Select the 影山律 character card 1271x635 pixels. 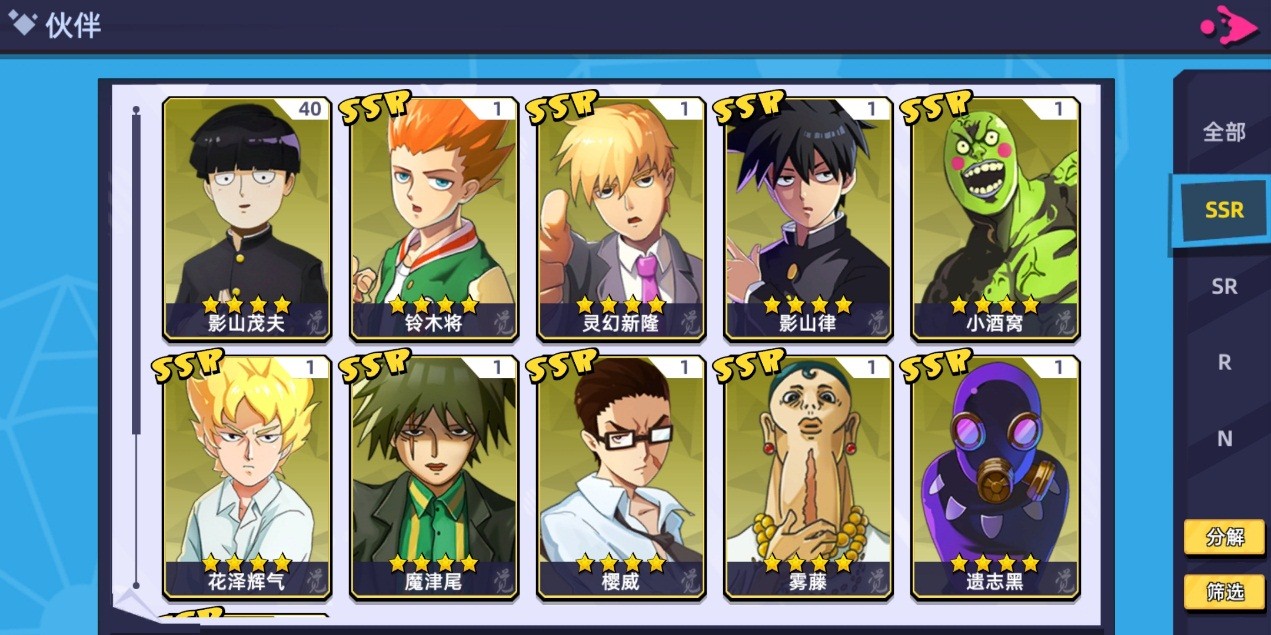pos(808,218)
